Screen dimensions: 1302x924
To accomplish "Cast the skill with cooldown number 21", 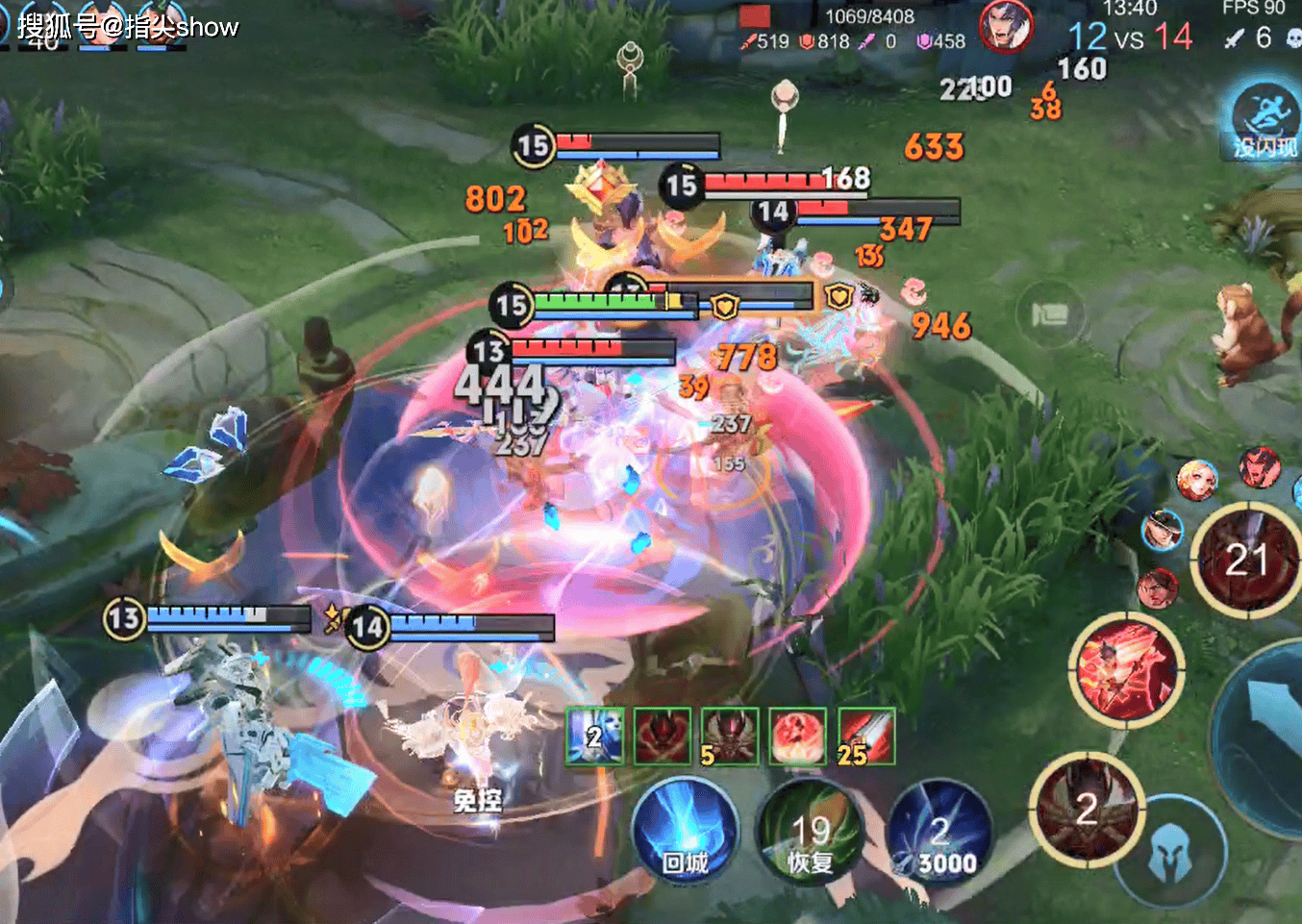I will pos(1246,560).
